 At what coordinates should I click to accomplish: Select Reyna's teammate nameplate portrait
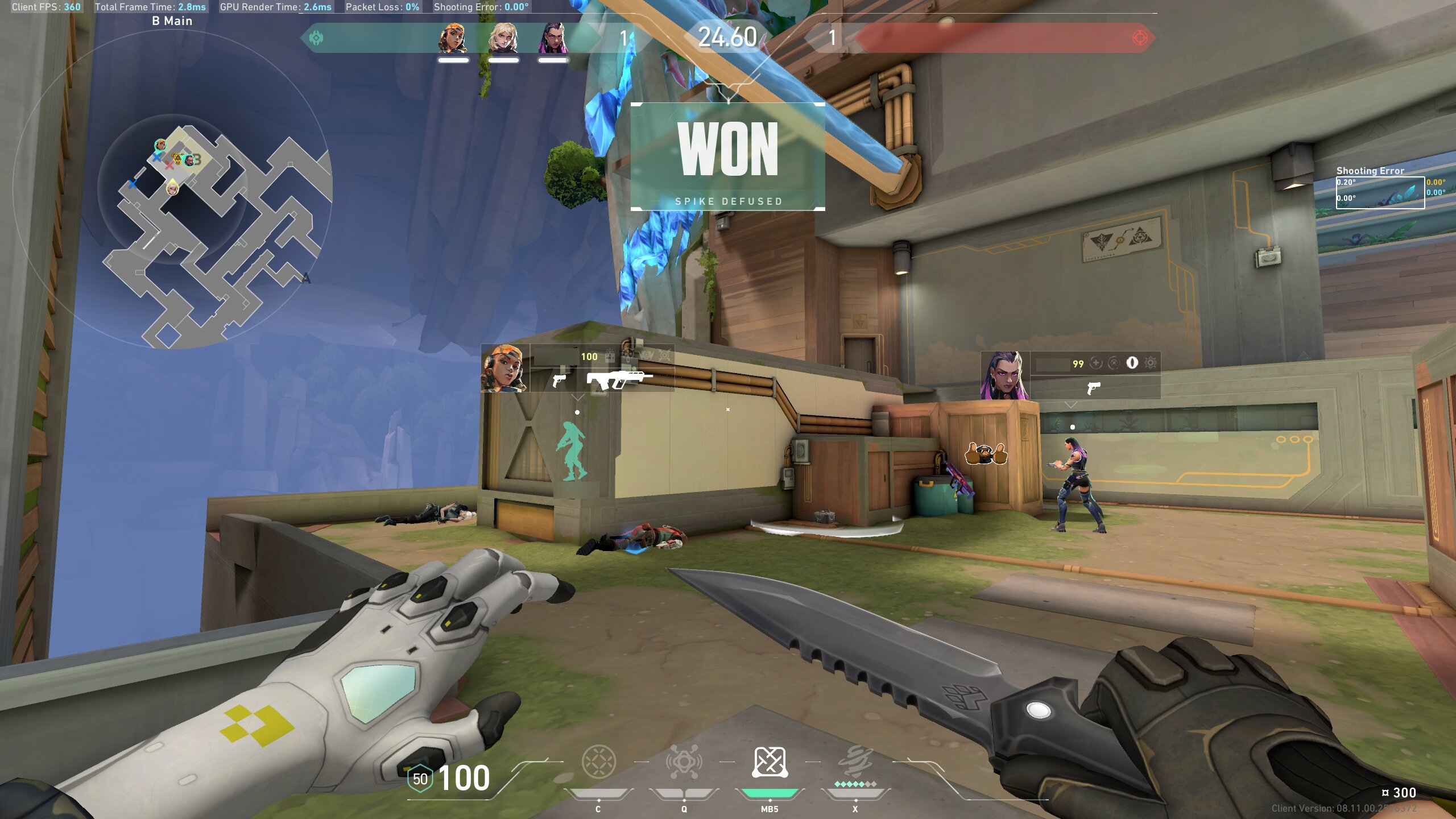1005,375
